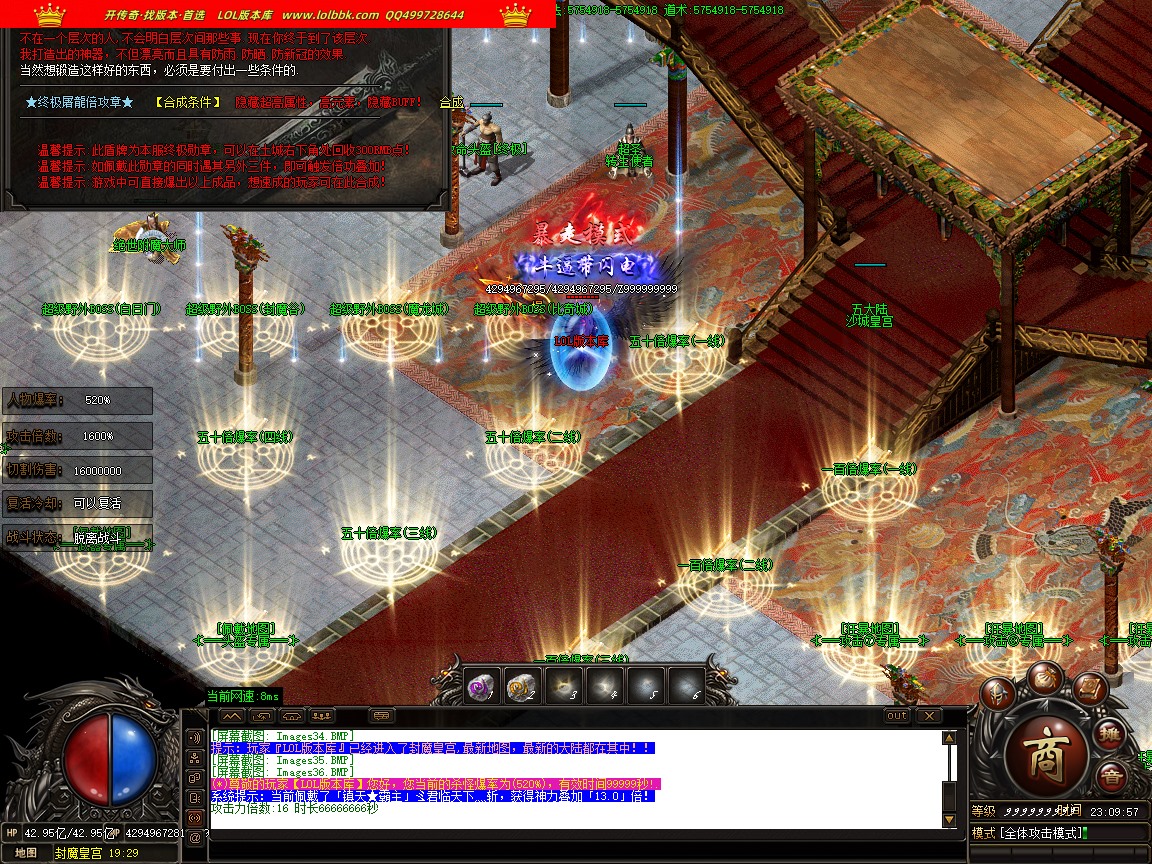Screen dimensions: 1152x864
Task: Click the red banner ad at top
Action: pos(277,14)
